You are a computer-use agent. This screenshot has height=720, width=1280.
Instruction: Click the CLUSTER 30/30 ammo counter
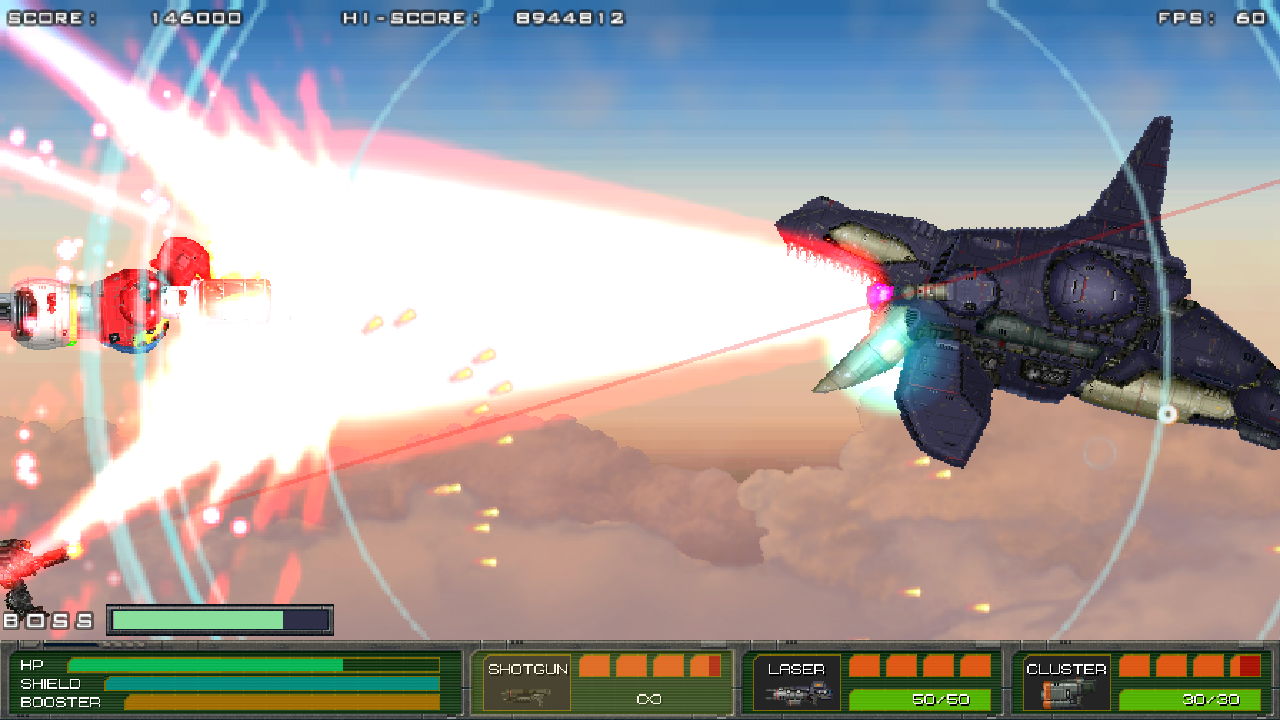[x=1212, y=700]
